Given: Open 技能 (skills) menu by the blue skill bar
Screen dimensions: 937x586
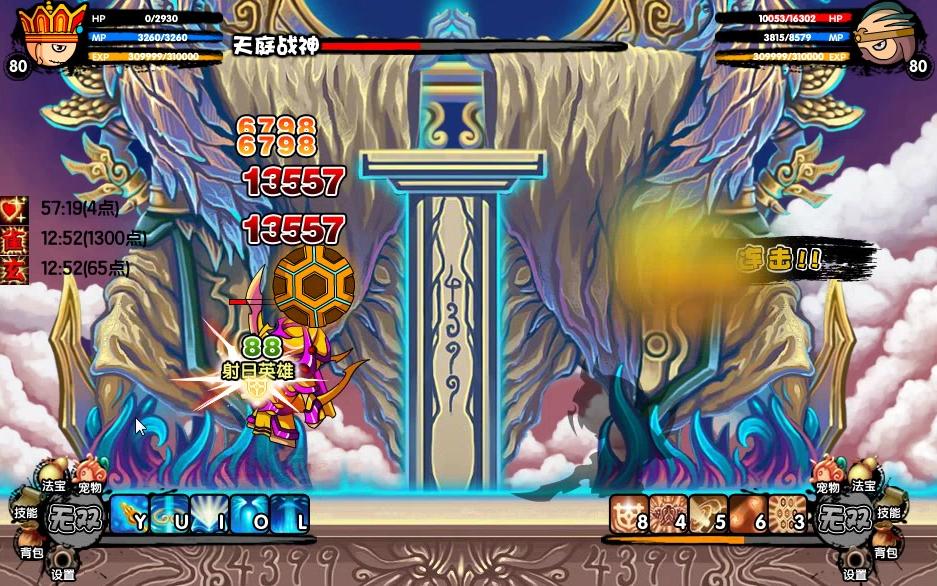Looking at the screenshot, I should pyautogui.click(x=26, y=513).
